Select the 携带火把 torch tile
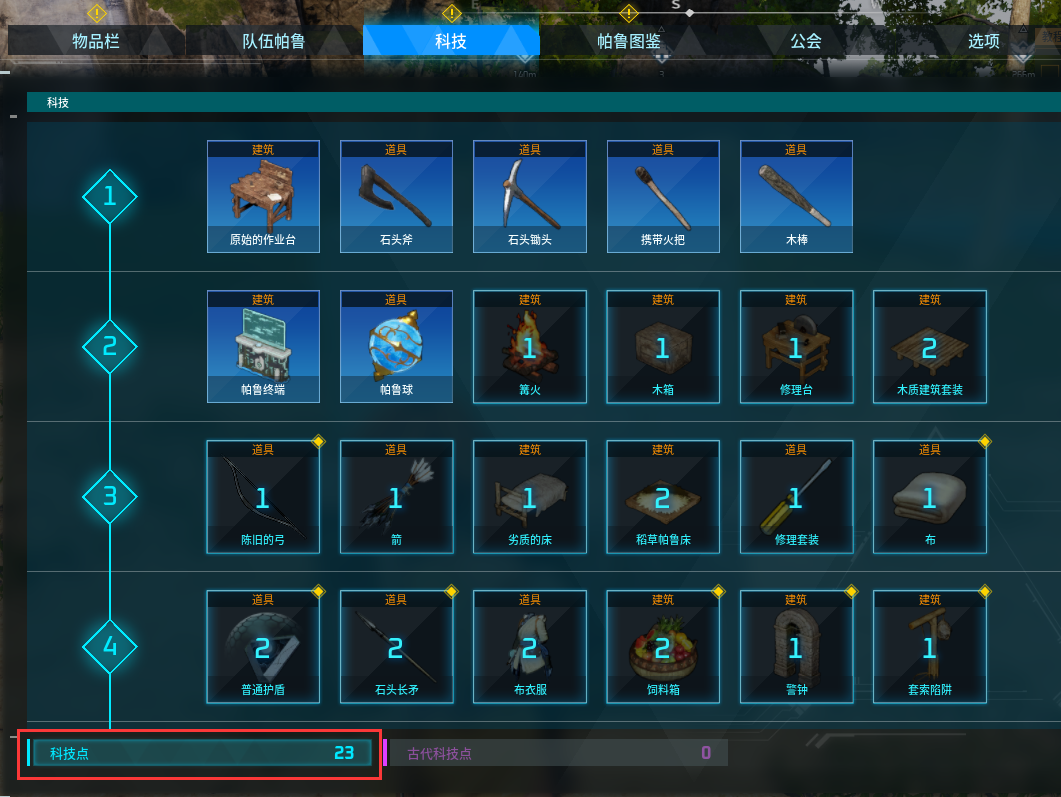The image size is (1061, 797). coord(663,196)
